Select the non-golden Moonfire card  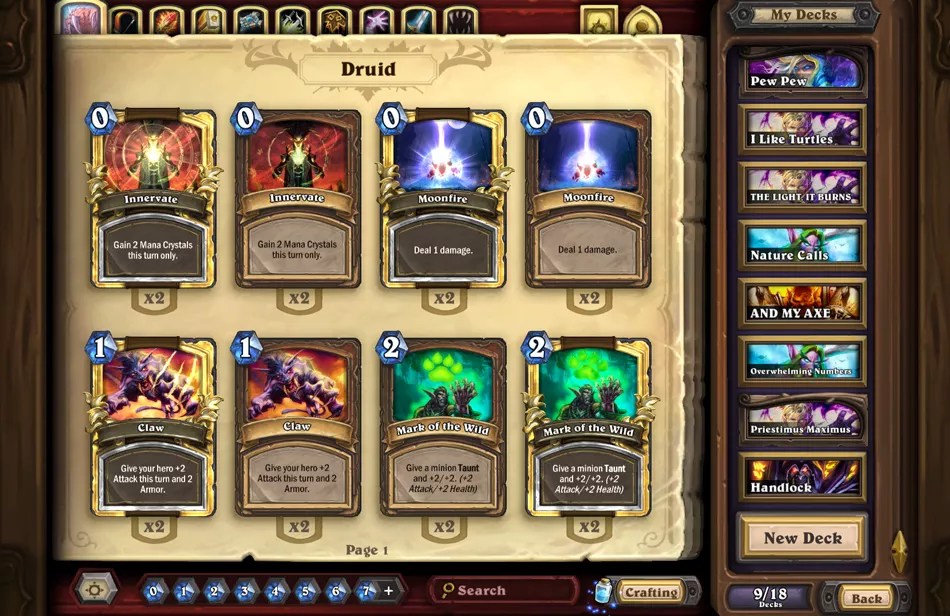tap(588, 198)
